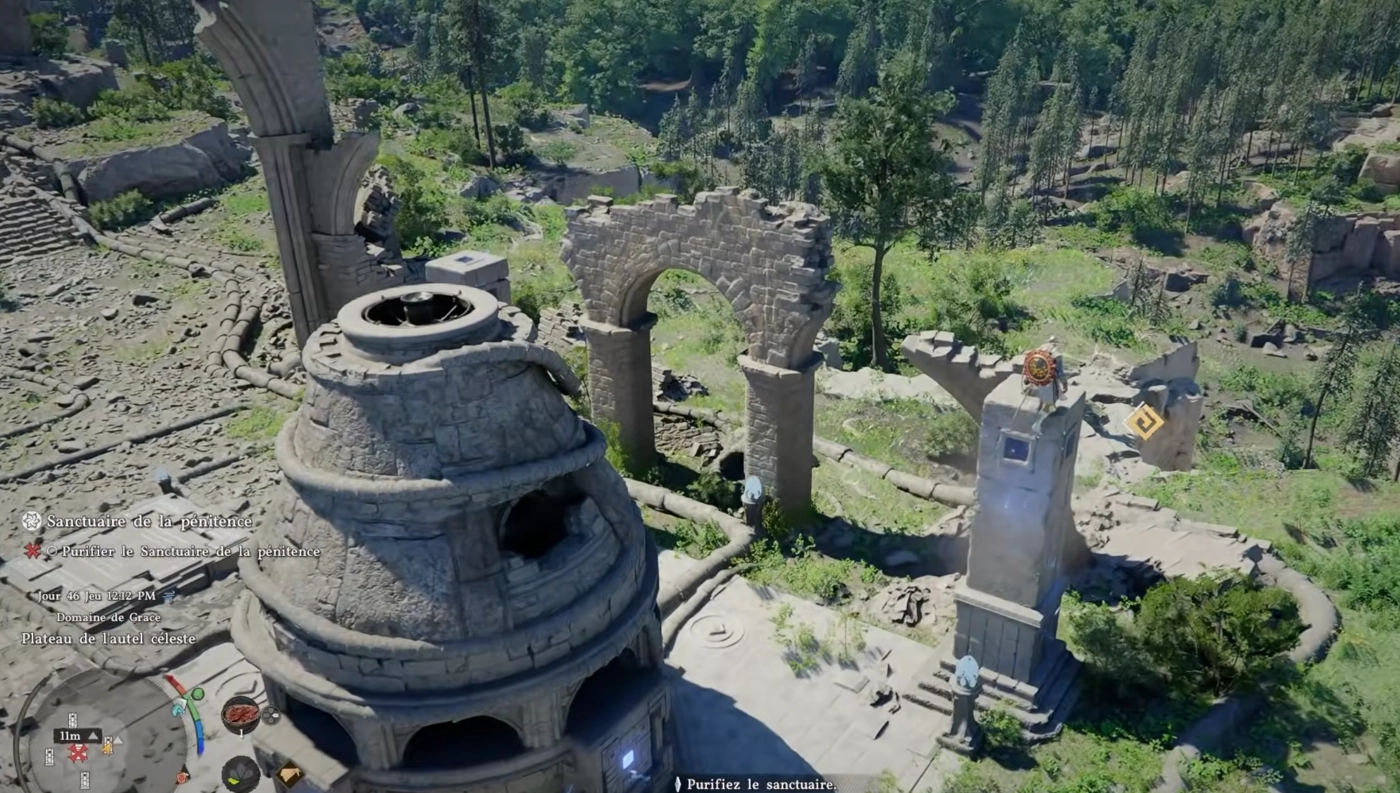Click the dark round slot below the food

[240, 773]
